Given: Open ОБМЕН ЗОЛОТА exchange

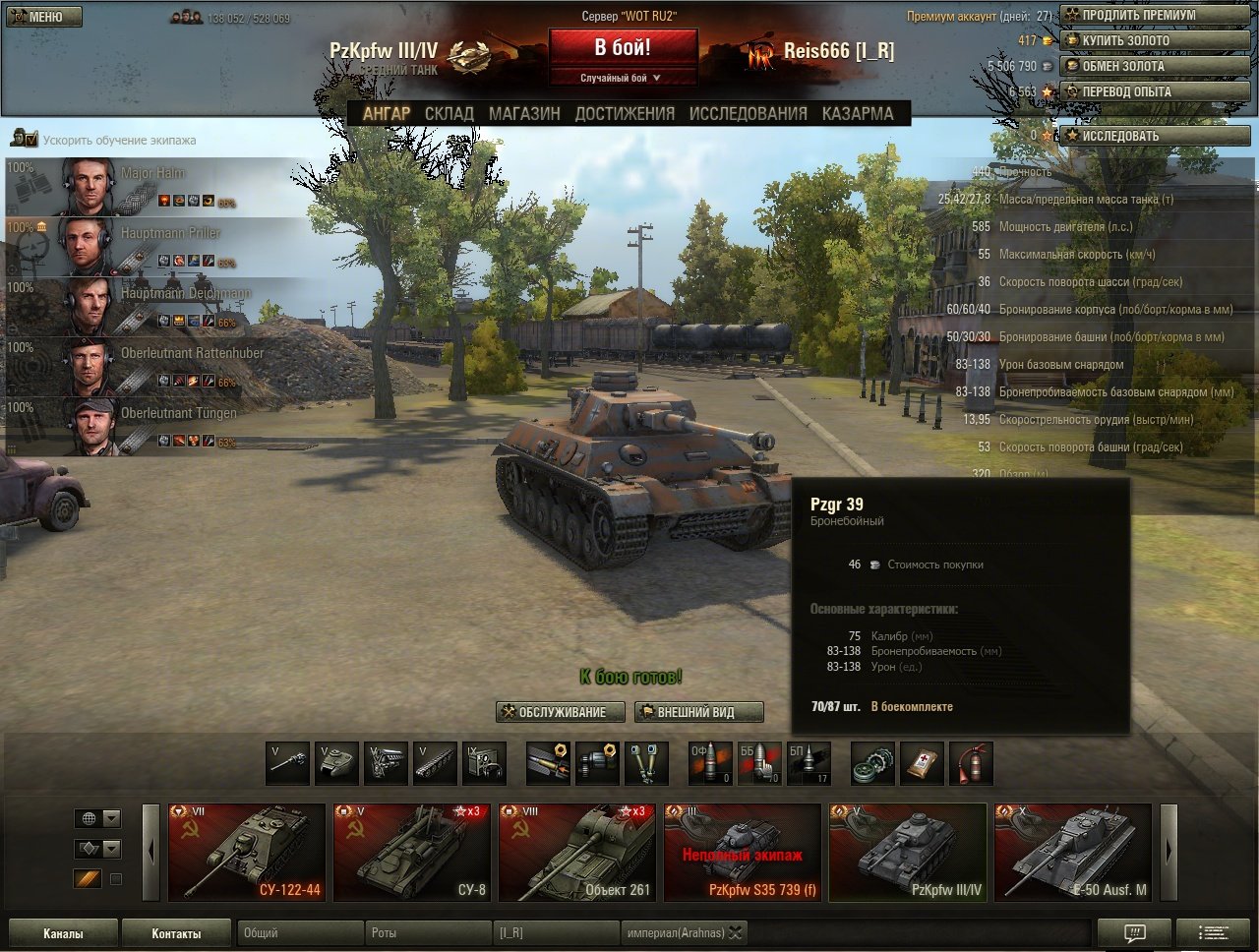Looking at the screenshot, I should tap(1154, 66).
